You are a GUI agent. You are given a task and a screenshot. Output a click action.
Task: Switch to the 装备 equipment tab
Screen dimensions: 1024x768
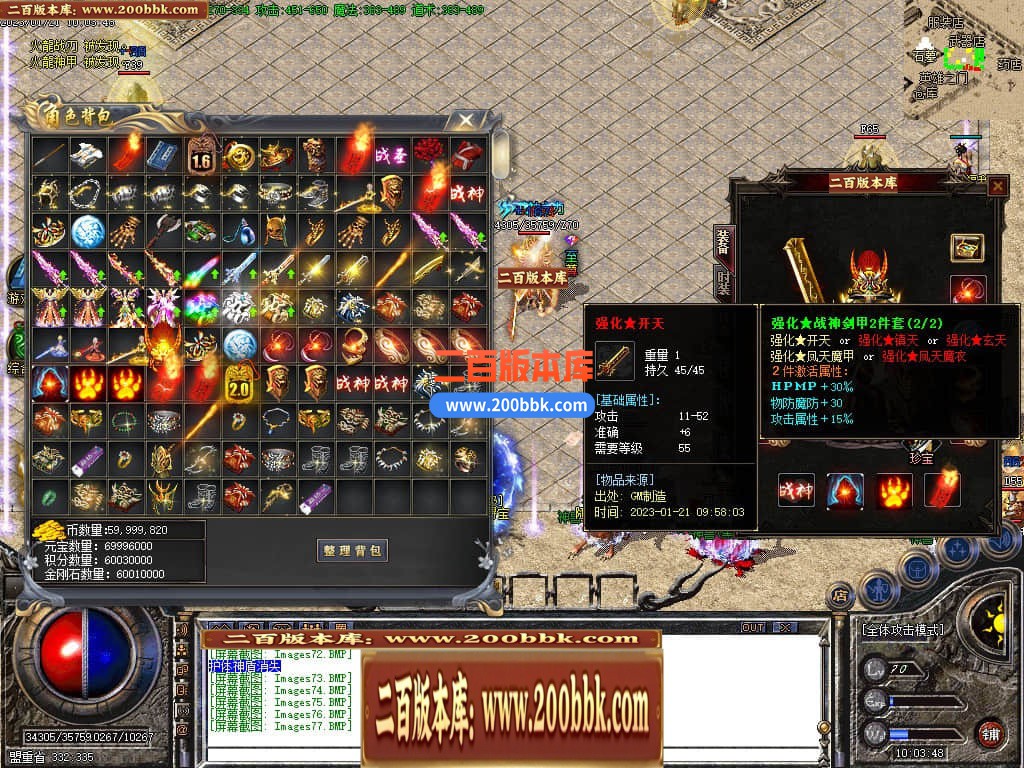(722, 240)
